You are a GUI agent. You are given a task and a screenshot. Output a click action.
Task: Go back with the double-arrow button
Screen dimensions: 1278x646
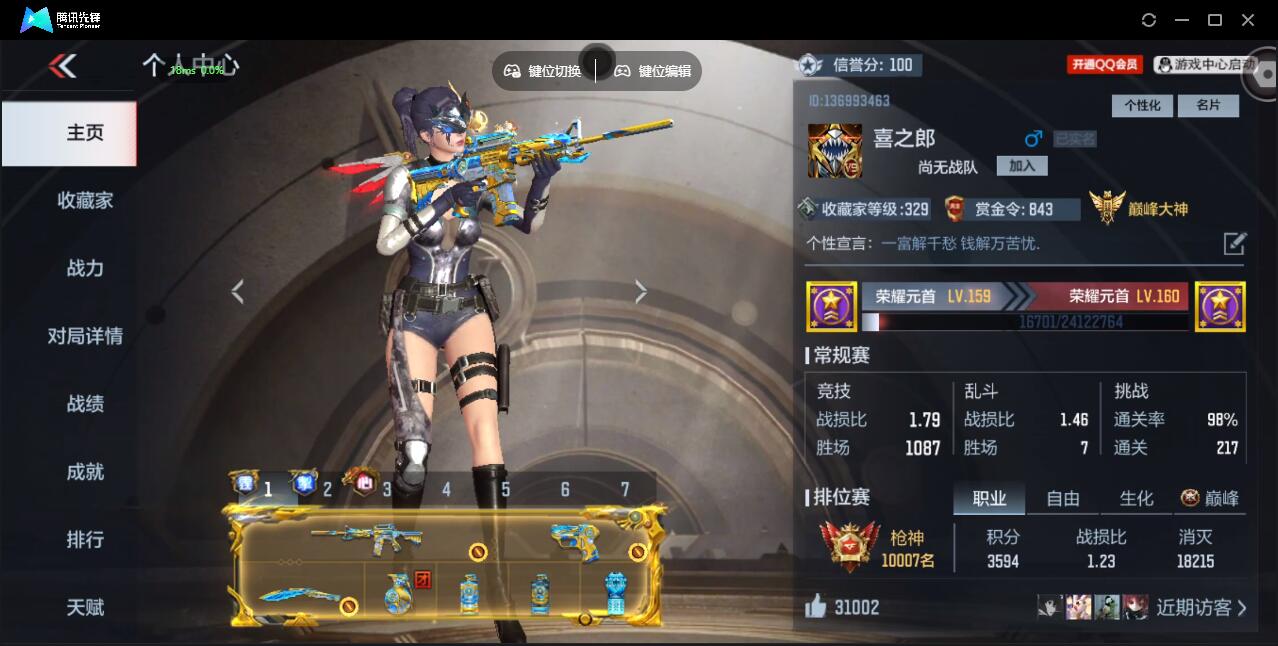pos(62,66)
